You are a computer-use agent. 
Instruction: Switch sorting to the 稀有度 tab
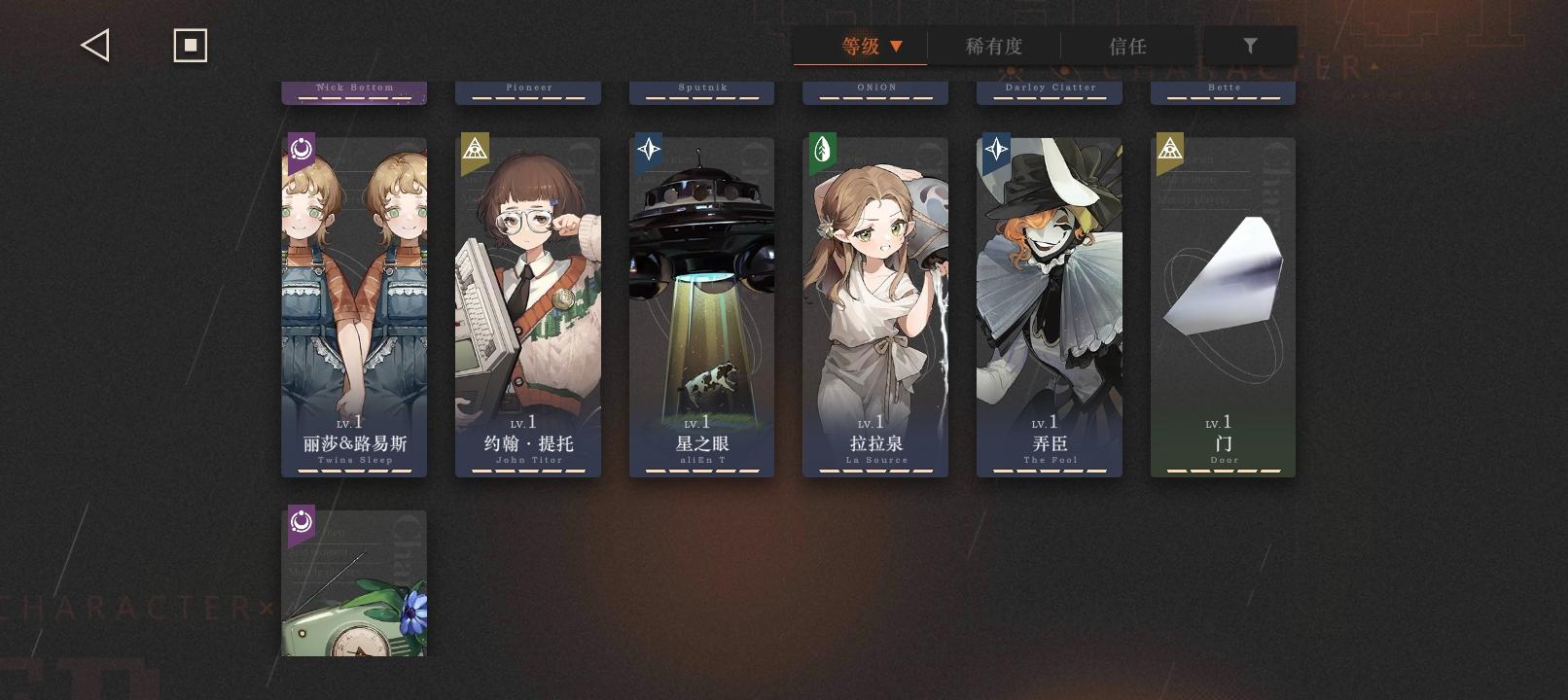[x=993, y=46]
